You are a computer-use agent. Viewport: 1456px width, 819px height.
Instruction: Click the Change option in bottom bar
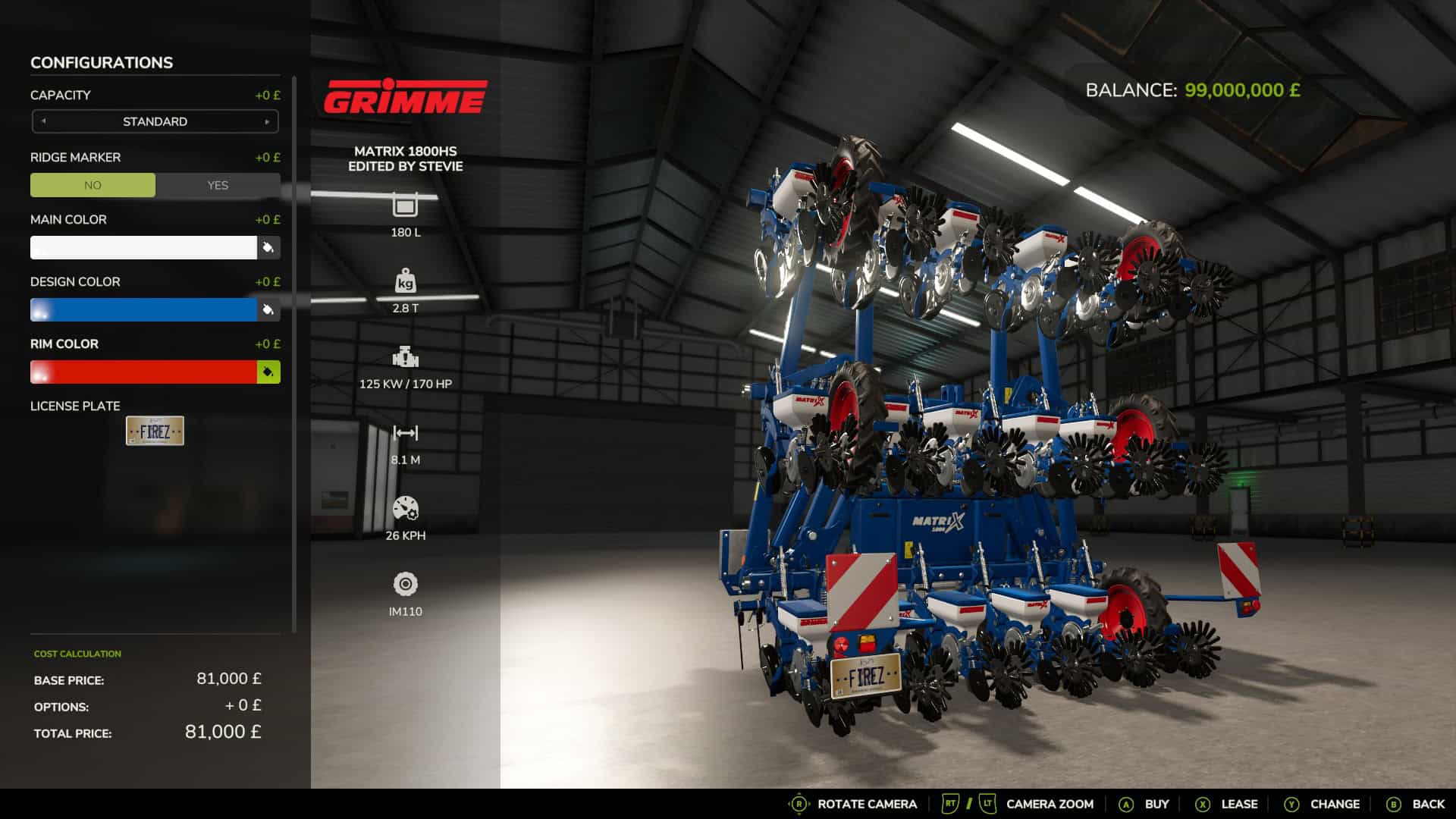coord(1322,804)
